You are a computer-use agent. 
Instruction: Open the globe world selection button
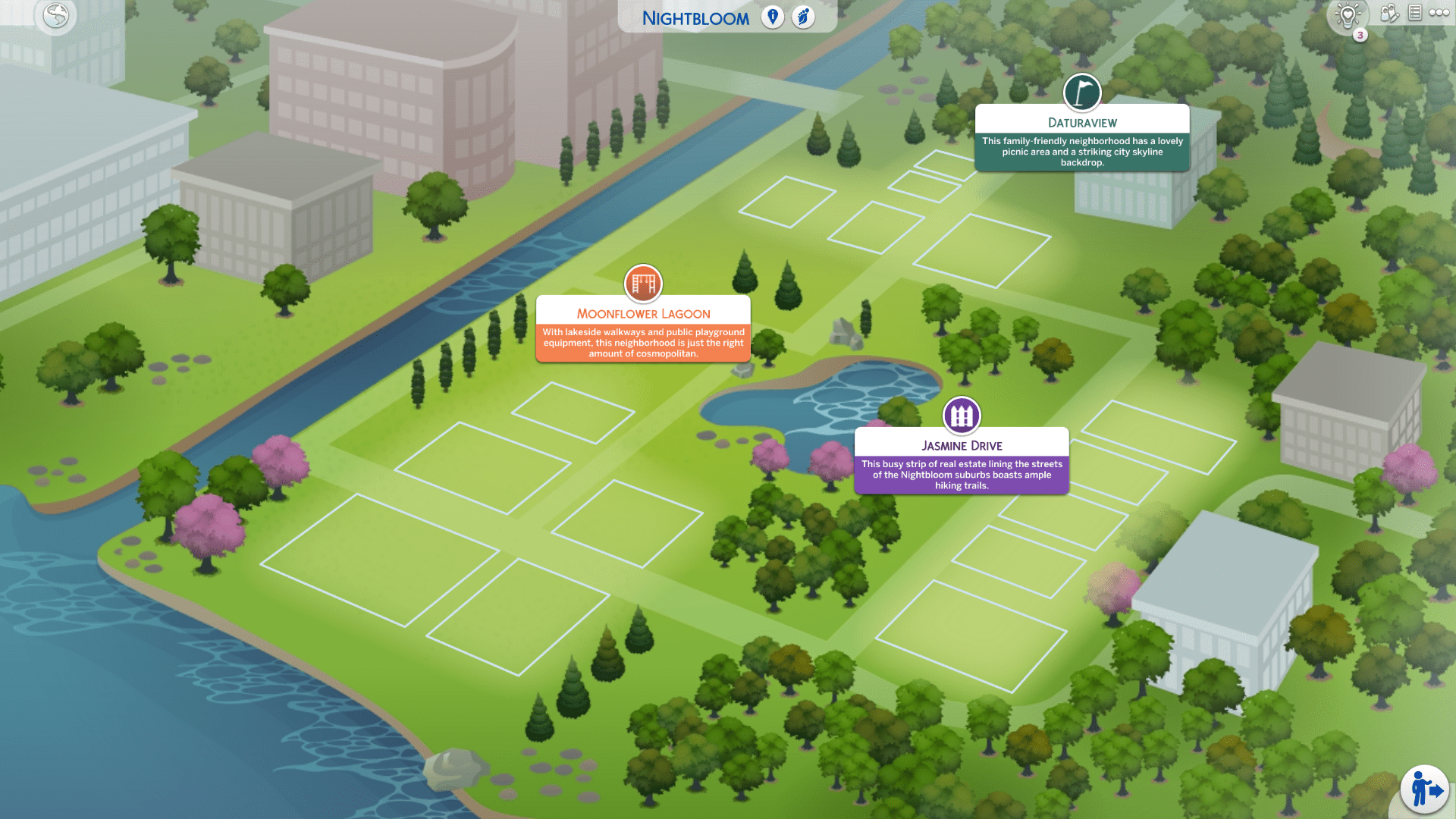point(55,16)
